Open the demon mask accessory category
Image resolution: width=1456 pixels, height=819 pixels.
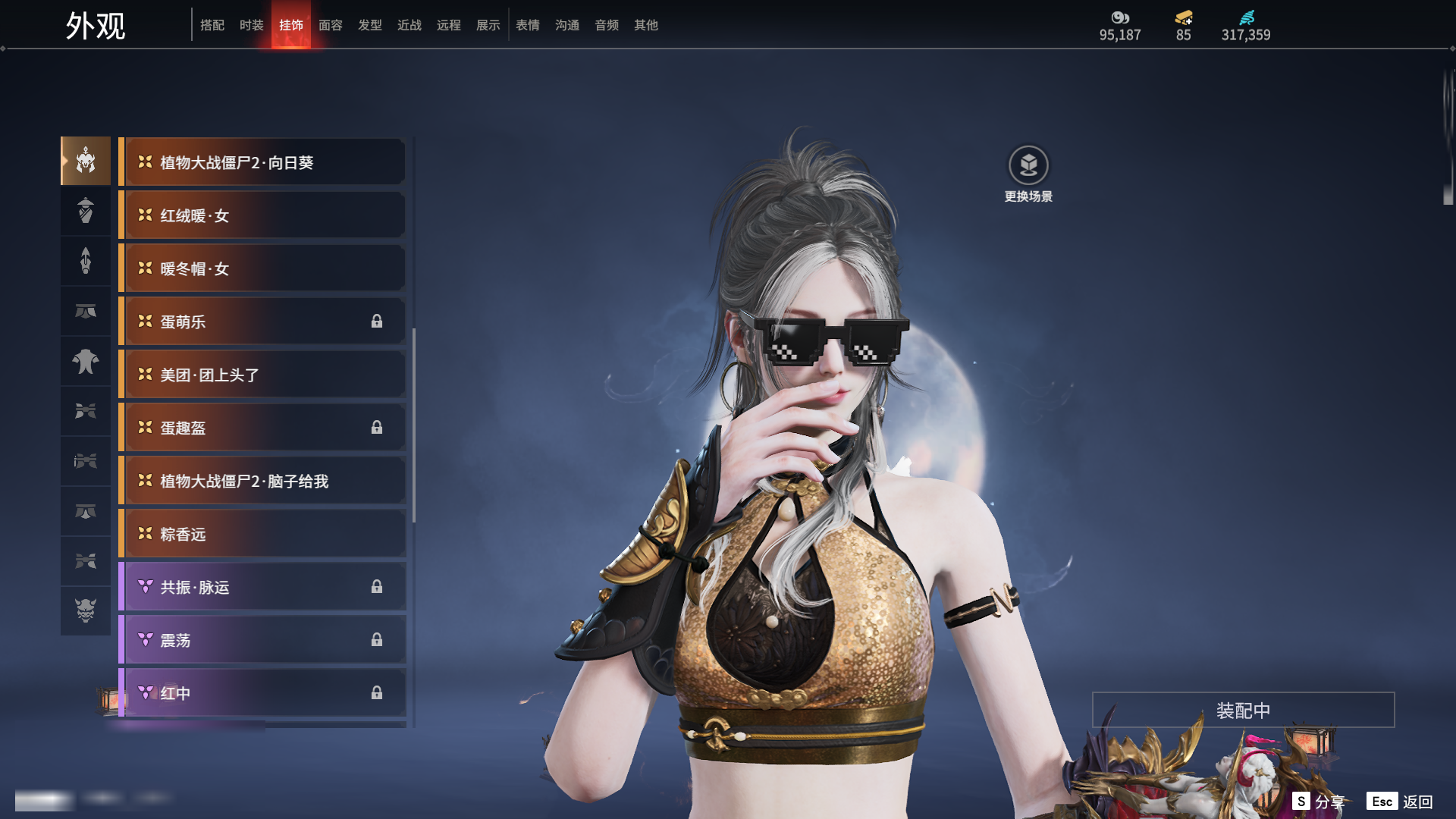[x=86, y=610]
